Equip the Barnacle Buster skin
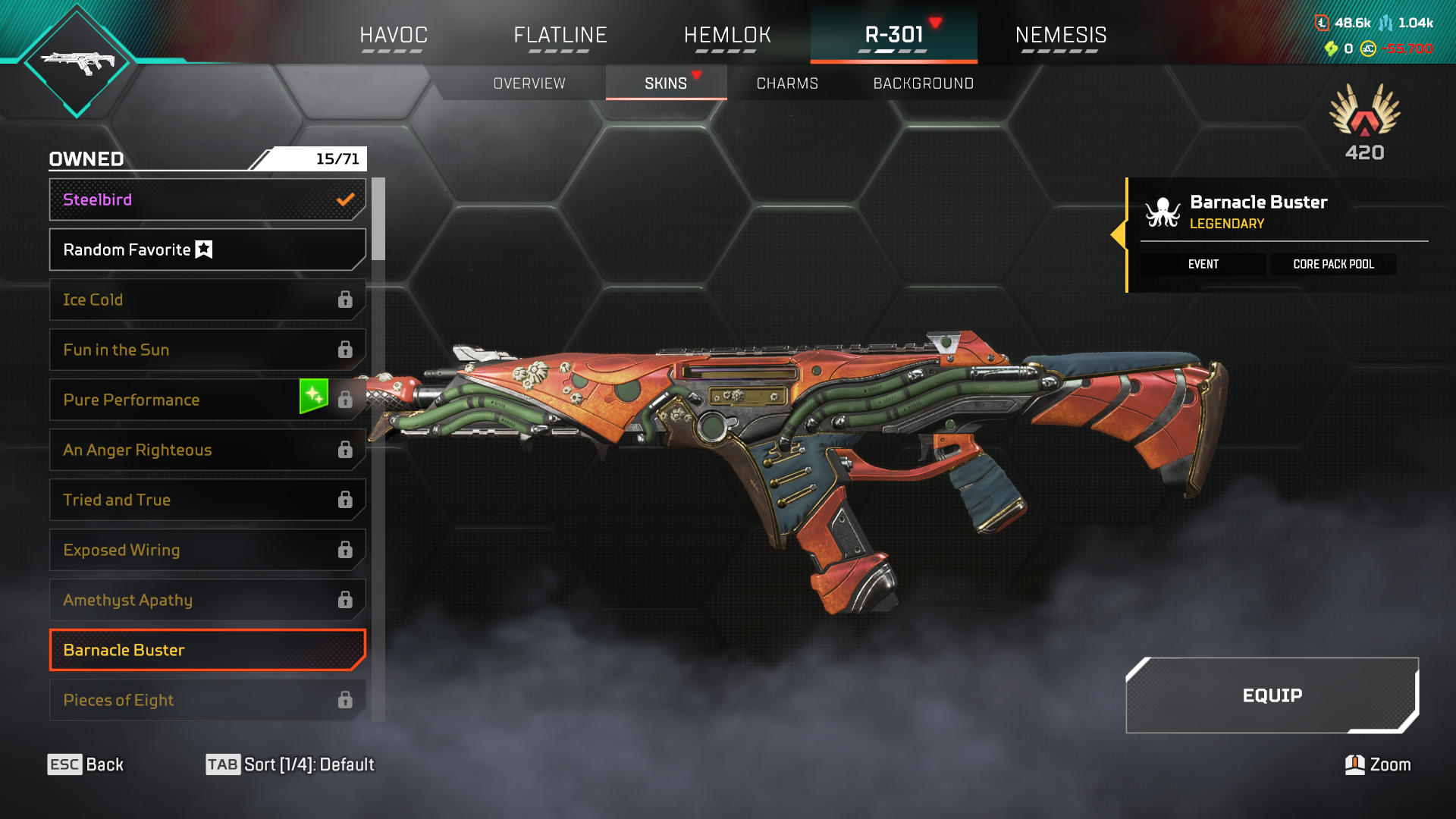This screenshot has height=819, width=1456. tap(1272, 695)
